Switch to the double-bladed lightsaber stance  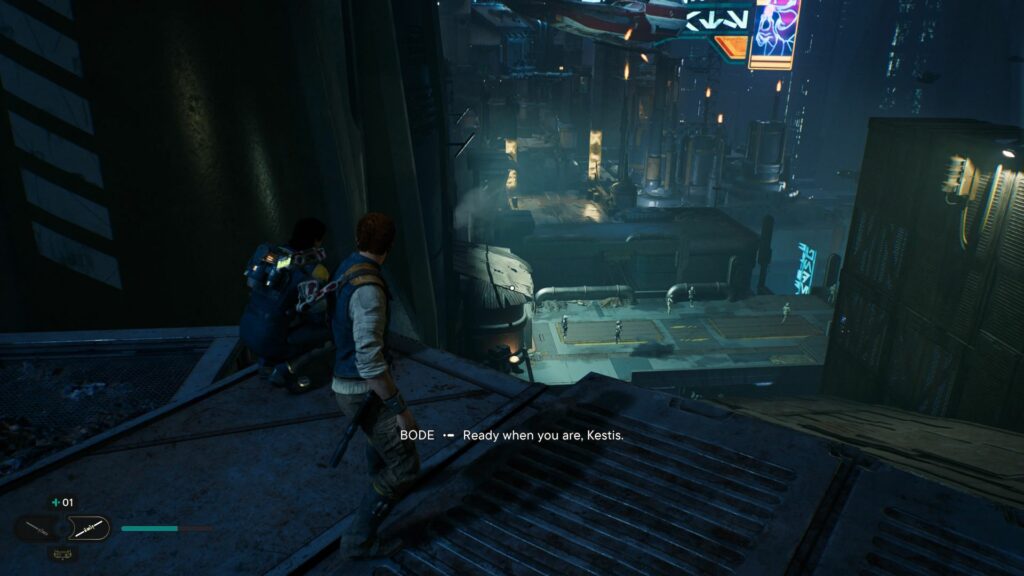[x=88, y=527]
